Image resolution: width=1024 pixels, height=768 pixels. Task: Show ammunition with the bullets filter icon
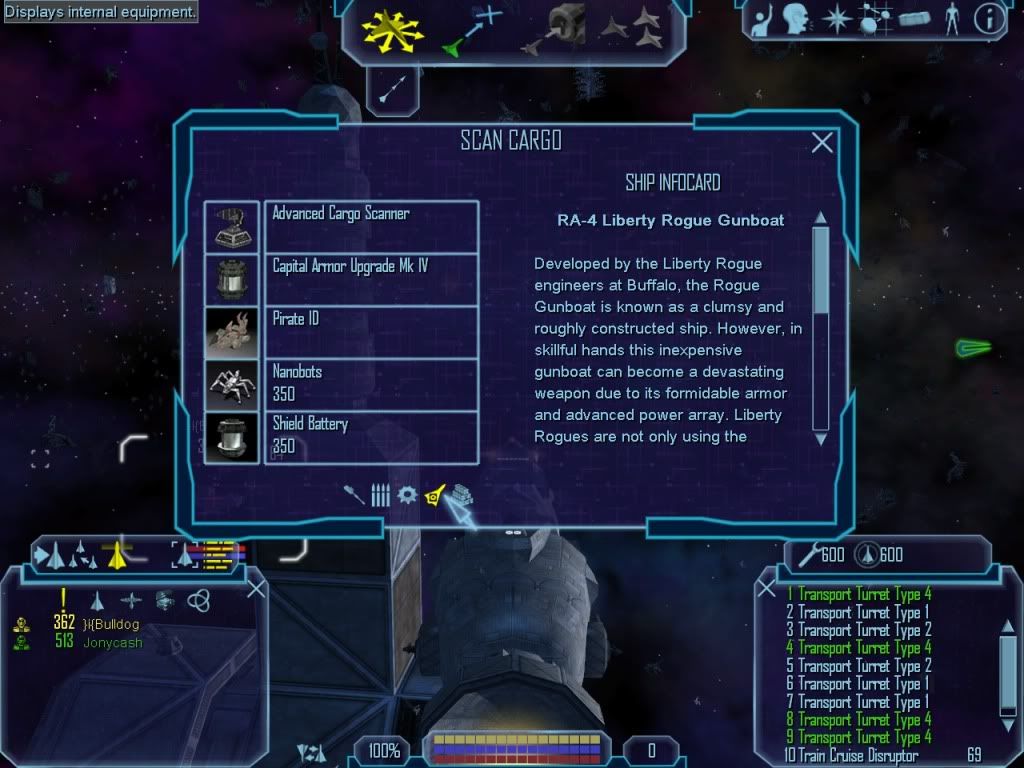(380, 494)
